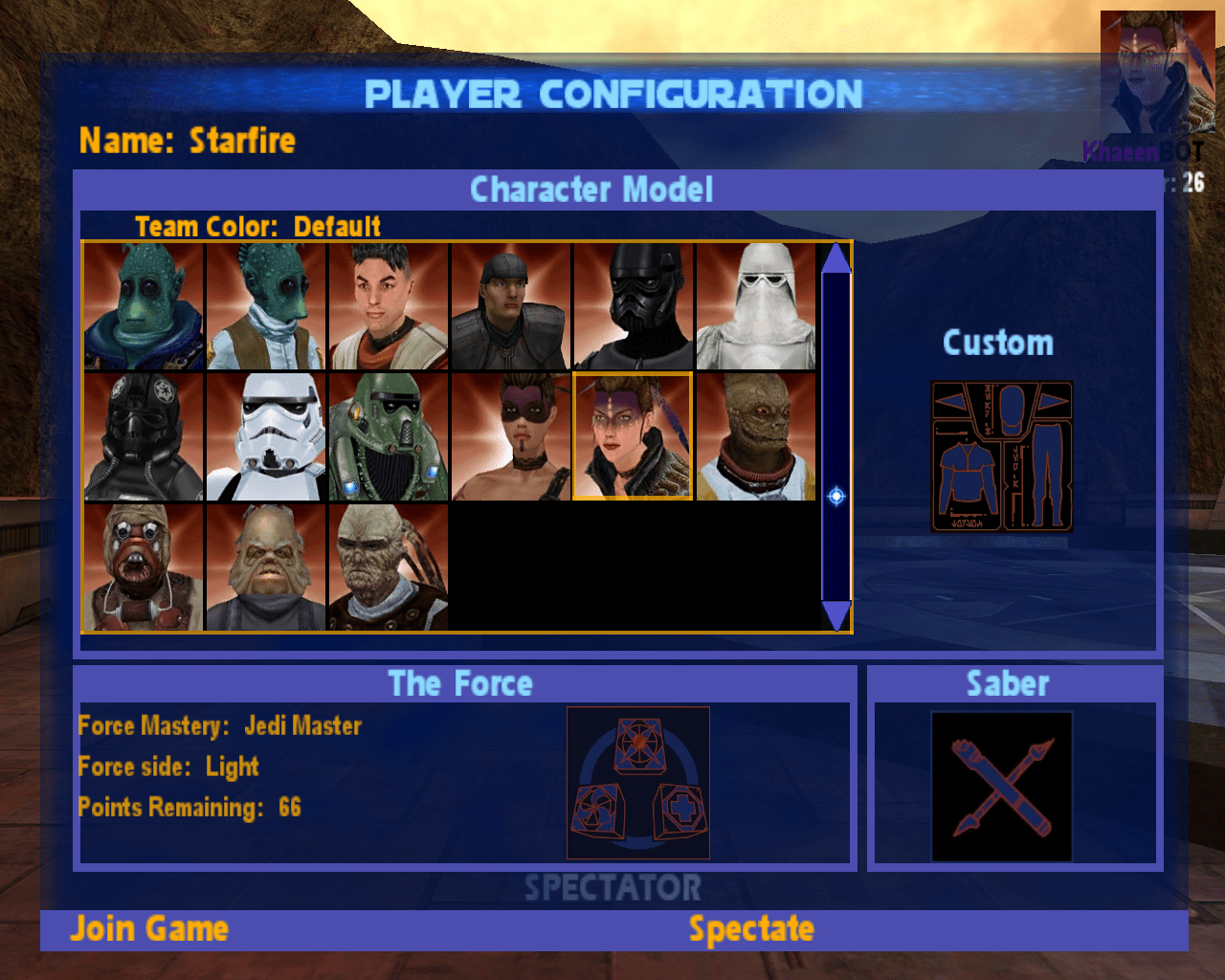Choose the Spectate option
The height and width of the screenshot is (980, 1225).
(x=751, y=929)
